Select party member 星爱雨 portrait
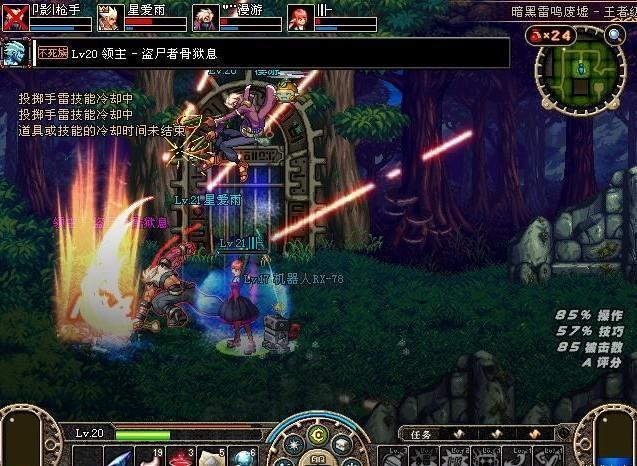637x466 pixels. pos(110,18)
